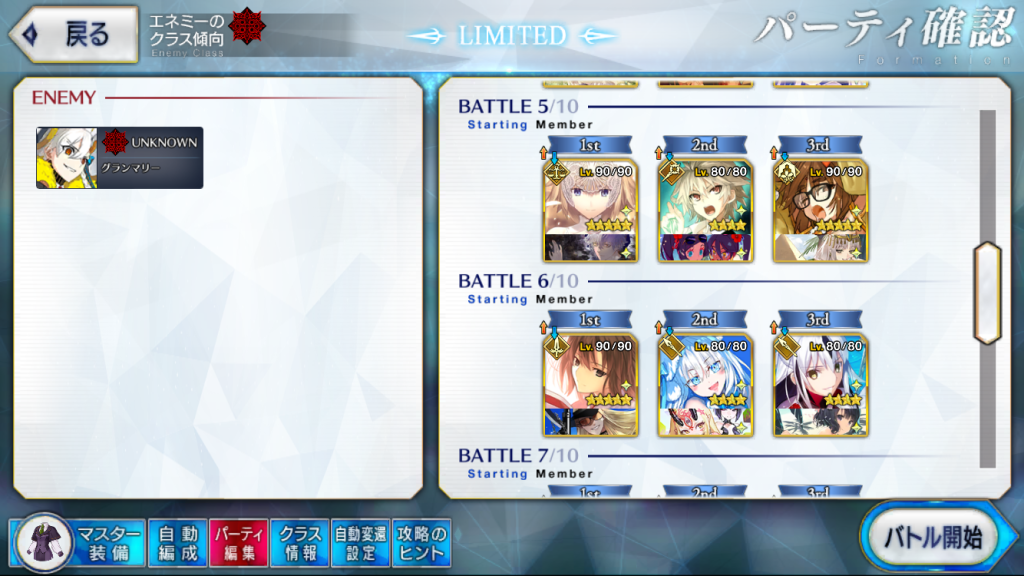The width and height of the screenshot is (1024, 576).
Task: Choose Battle 5 third servant with glasses
Action: 819,209
